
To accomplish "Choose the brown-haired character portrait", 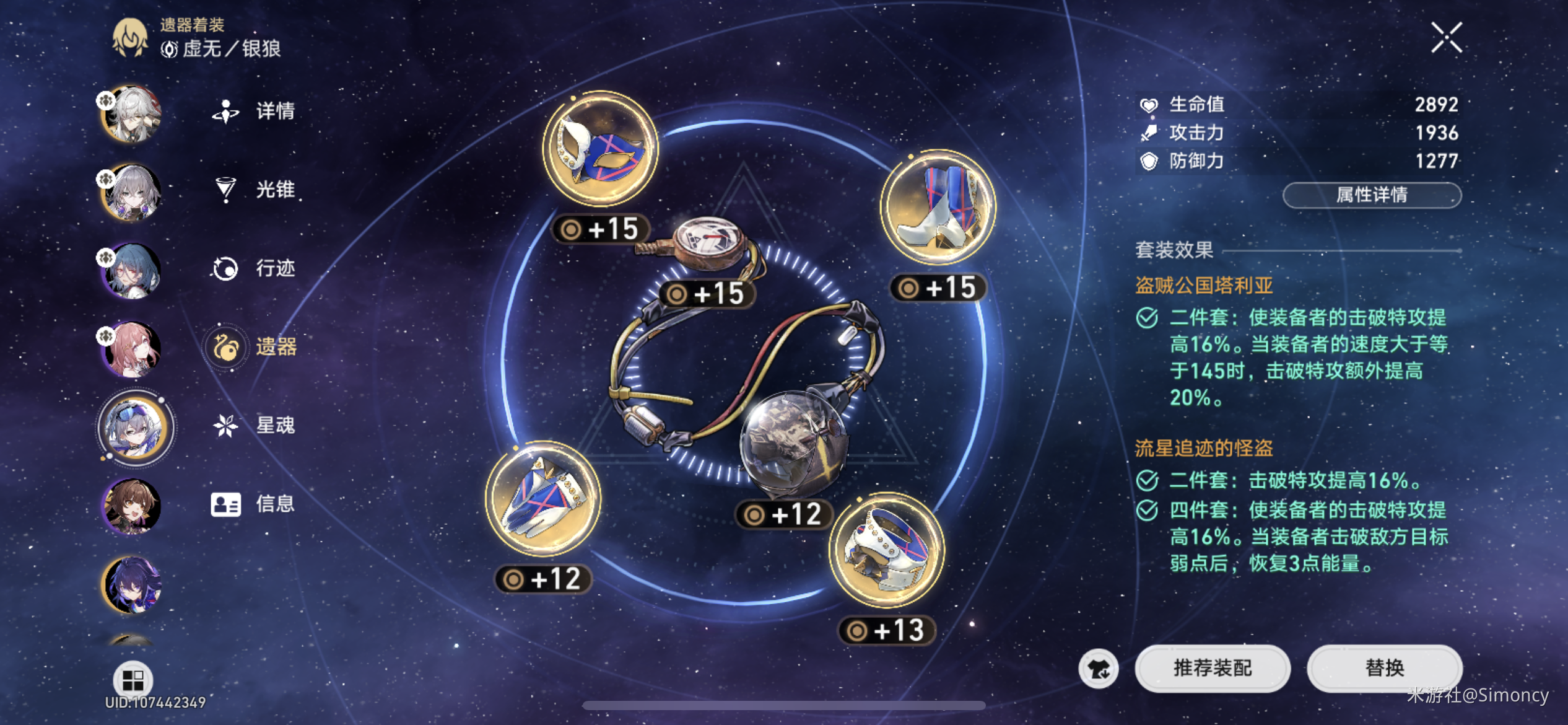I will pos(131,506).
